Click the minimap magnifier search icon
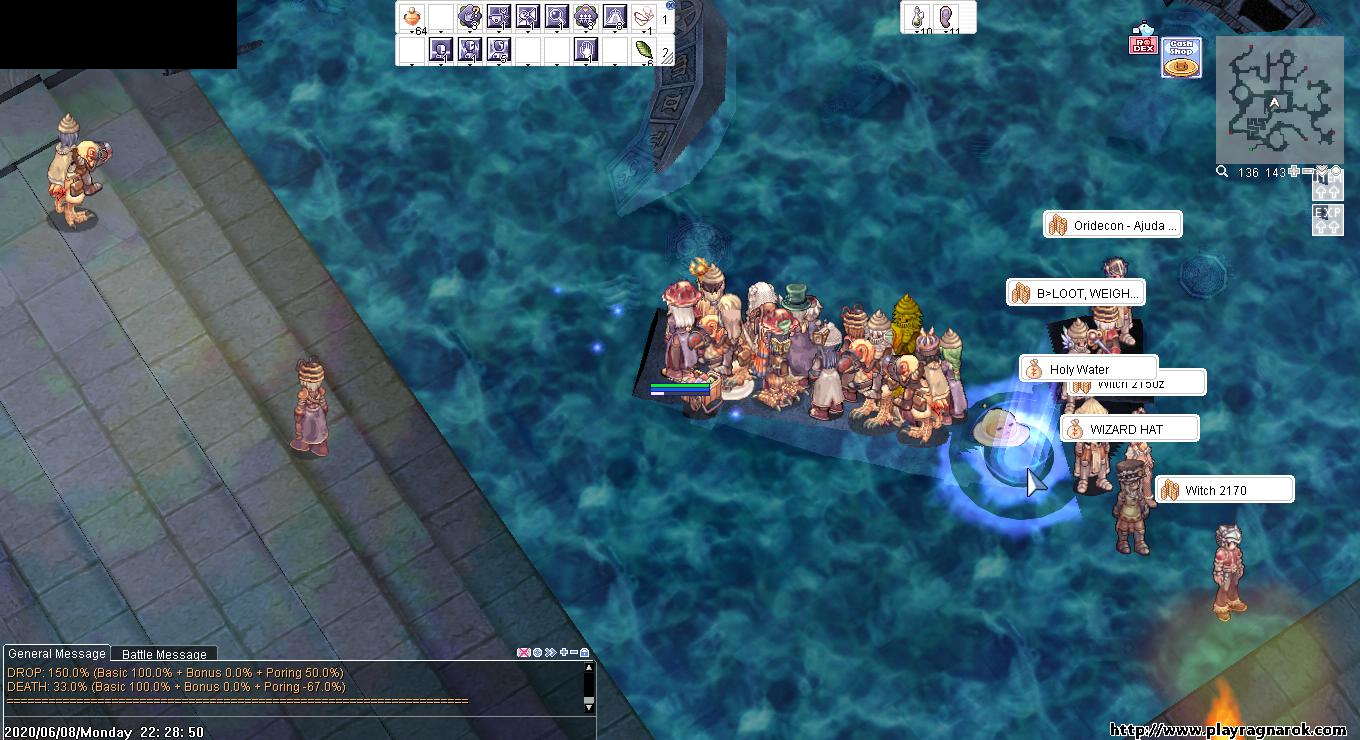1360x740 pixels. coord(1222,172)
